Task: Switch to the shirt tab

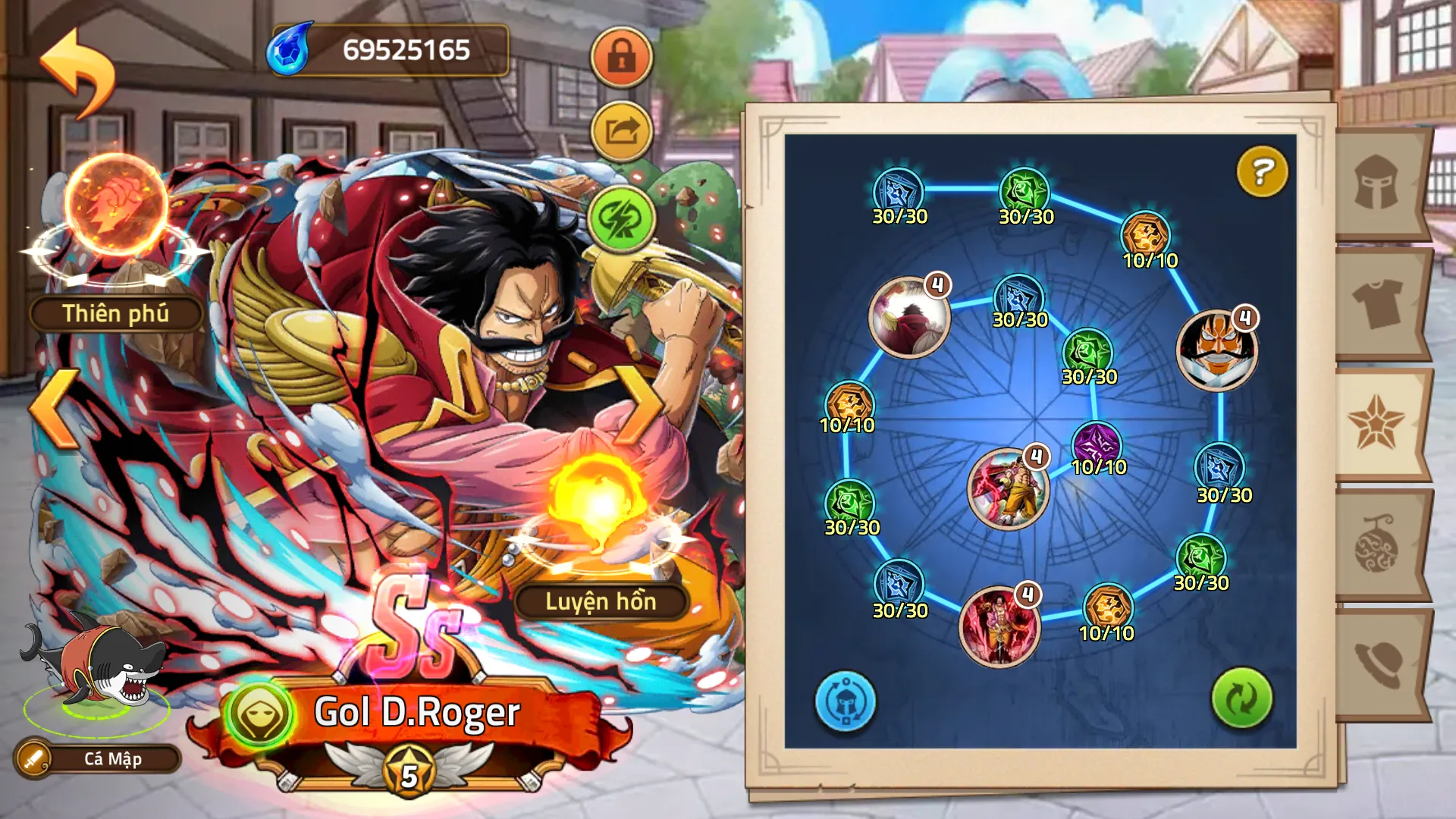Action: pos(1377,303)
